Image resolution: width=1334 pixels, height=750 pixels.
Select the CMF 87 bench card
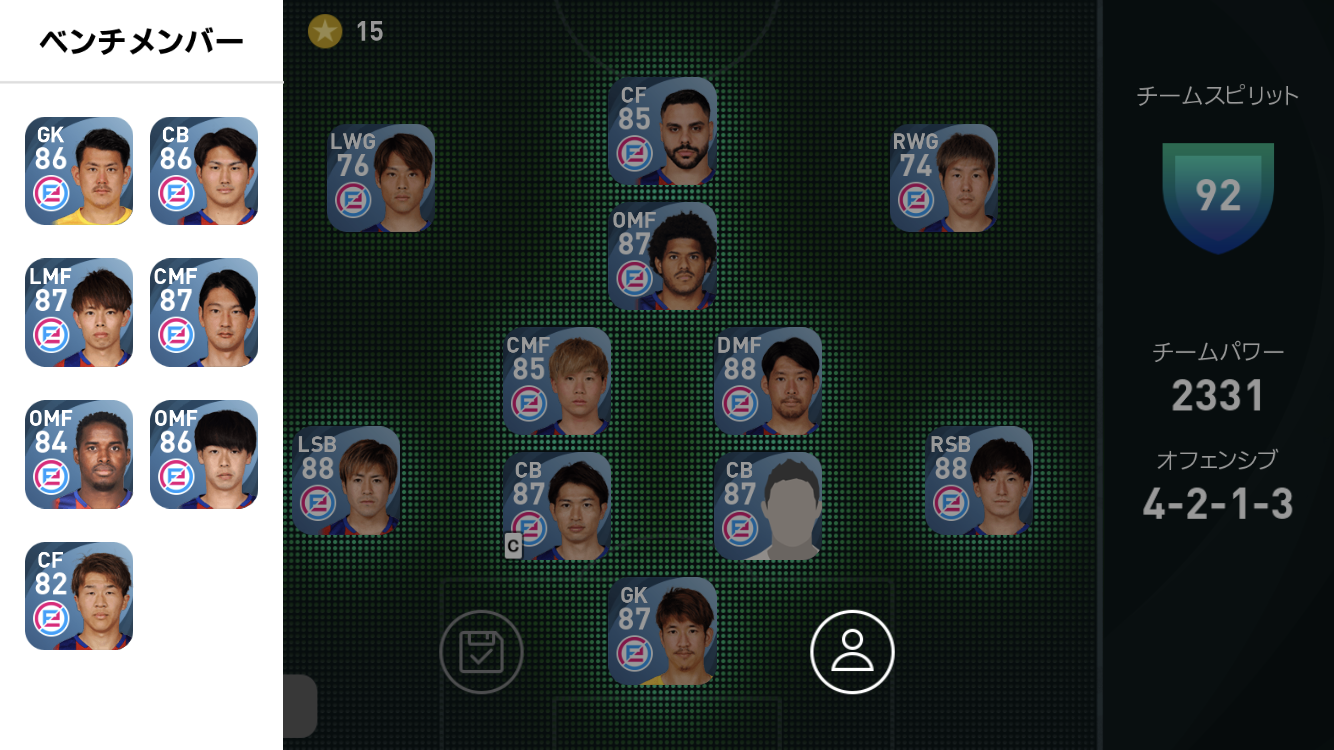204,313
